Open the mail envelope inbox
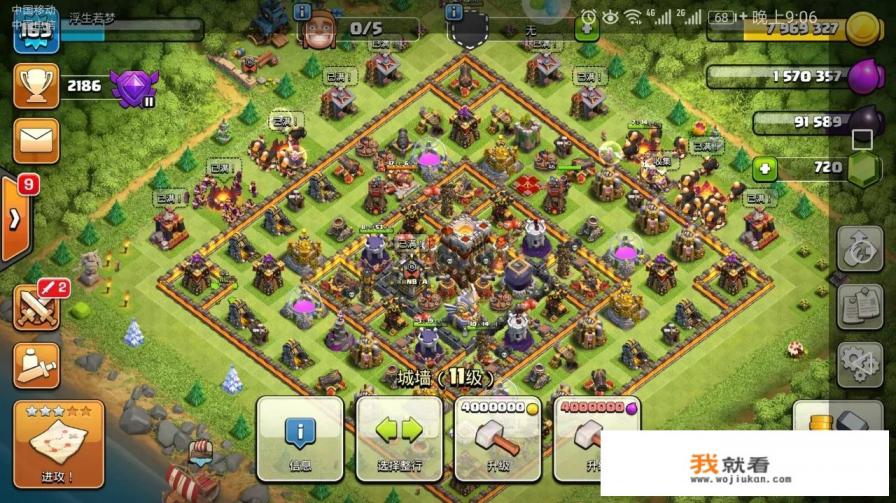 coord(36,141)
